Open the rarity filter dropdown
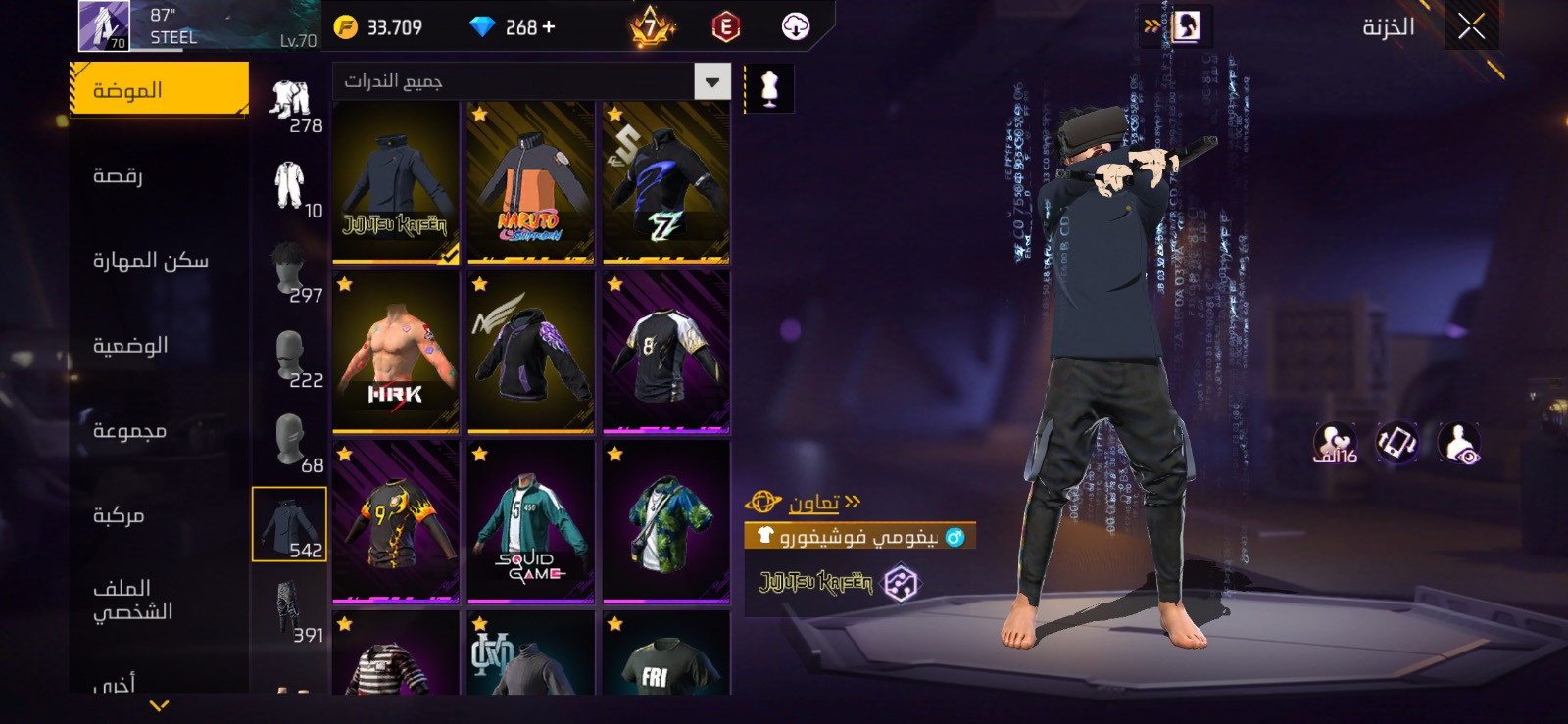The image size is (1568, 724). (712, 82)
